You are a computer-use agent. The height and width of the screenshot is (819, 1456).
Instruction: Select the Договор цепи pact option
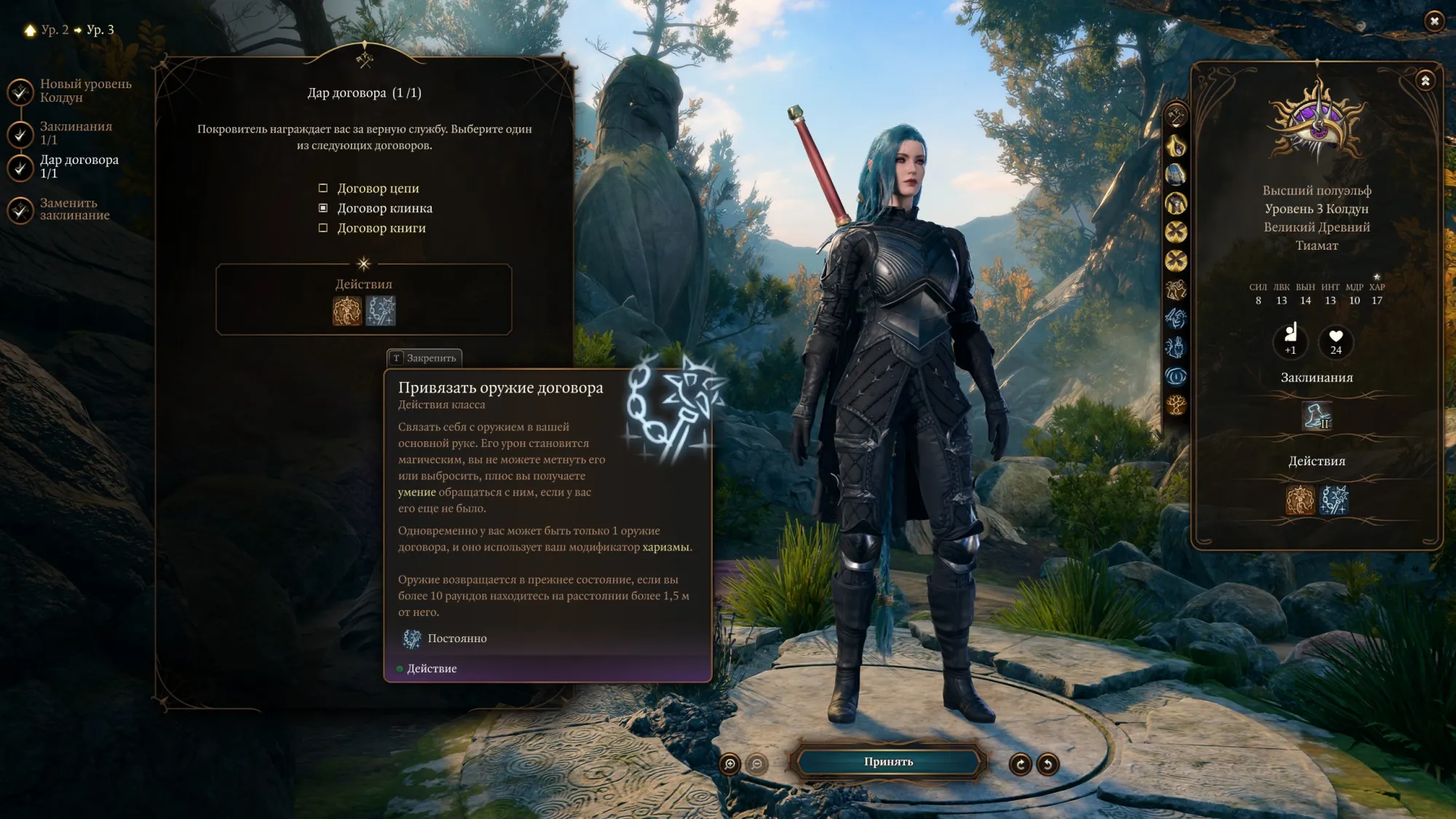tap(323, 189)
